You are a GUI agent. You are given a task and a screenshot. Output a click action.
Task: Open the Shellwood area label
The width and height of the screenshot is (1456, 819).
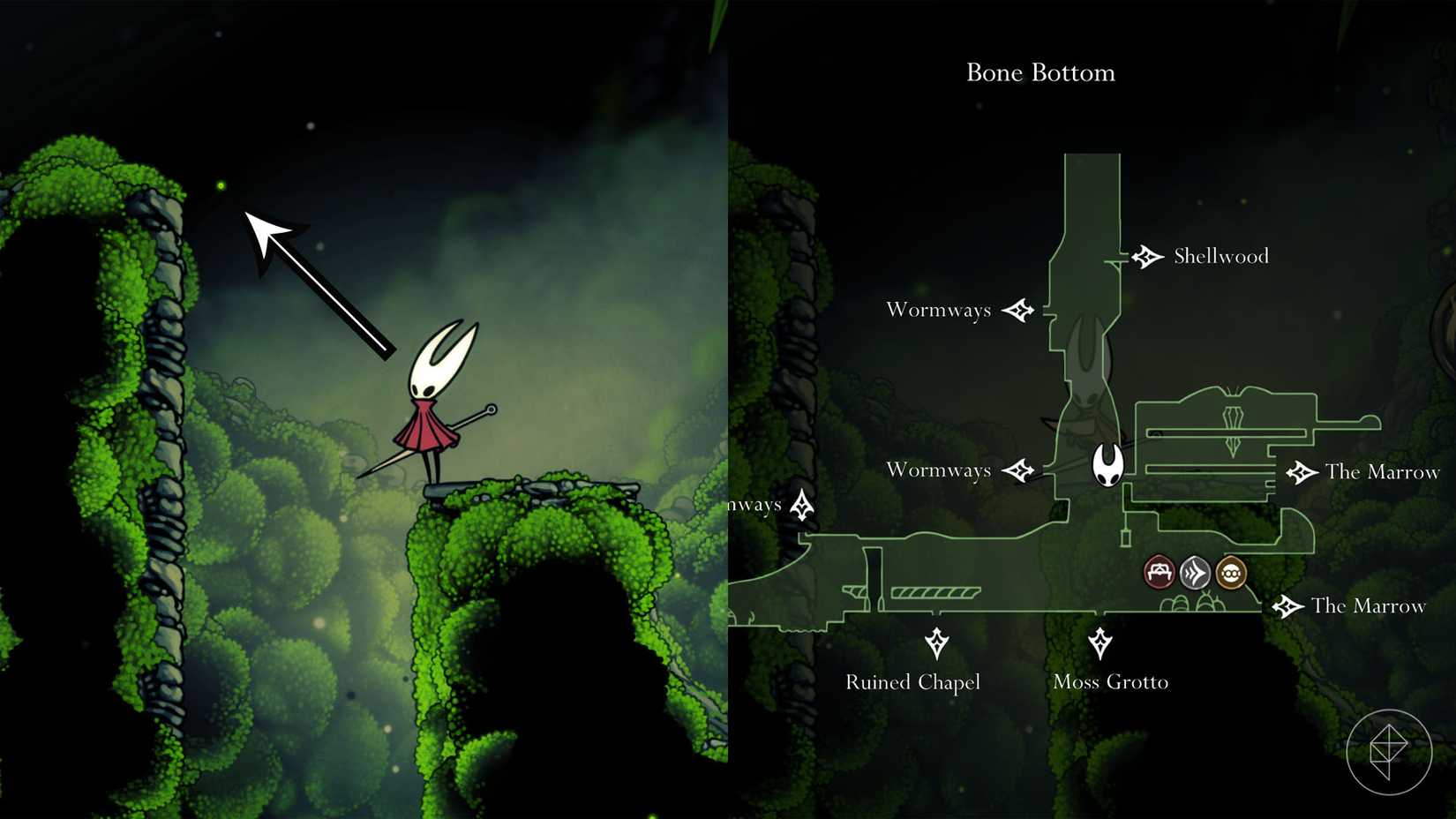1221,256
